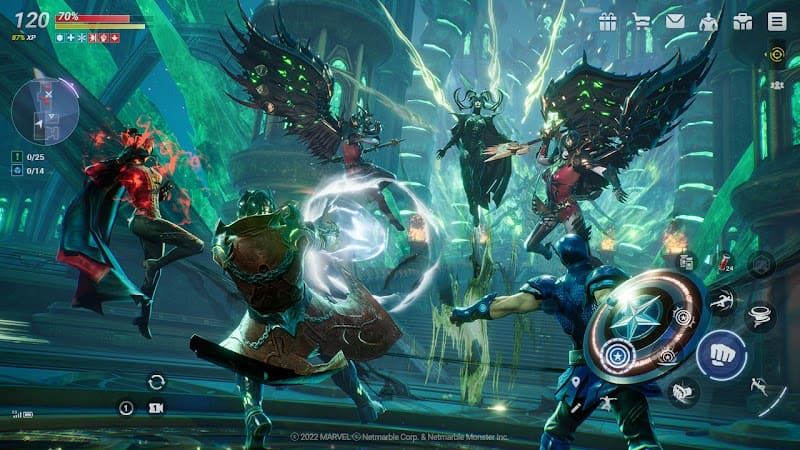
Task: Select the numbered circle 1 button
Action: tap(126, 408)
